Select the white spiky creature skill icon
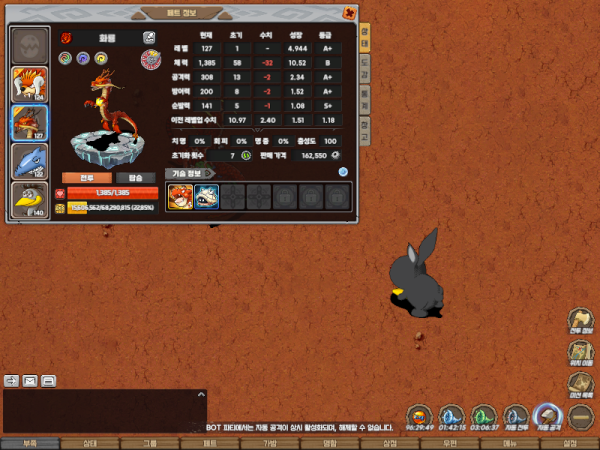 [x=207, y=196]
